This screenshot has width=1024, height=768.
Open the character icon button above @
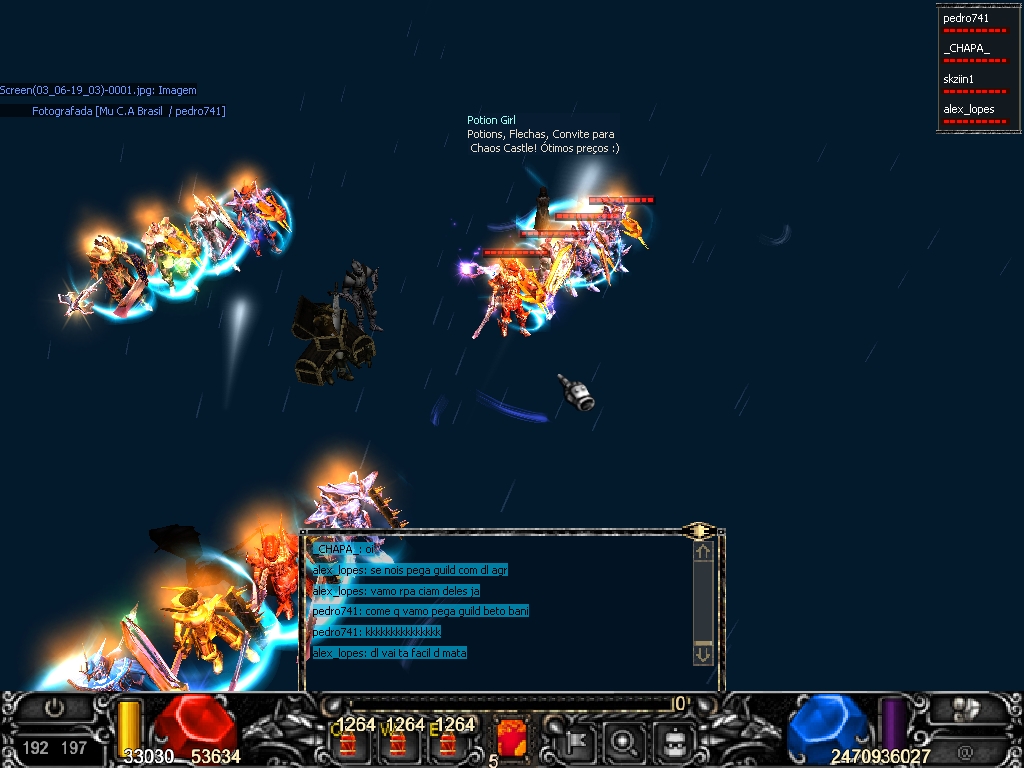[x=965, y=709]
